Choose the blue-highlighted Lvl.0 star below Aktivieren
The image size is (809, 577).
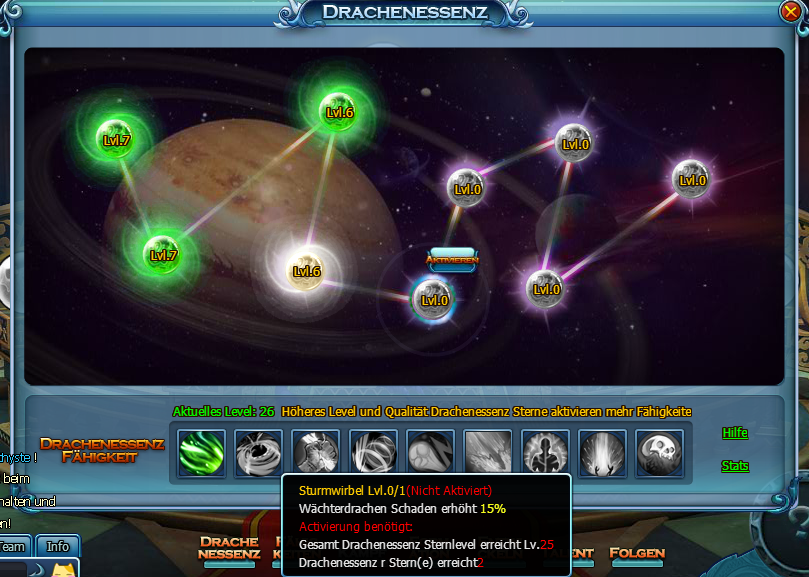point(435,299)
